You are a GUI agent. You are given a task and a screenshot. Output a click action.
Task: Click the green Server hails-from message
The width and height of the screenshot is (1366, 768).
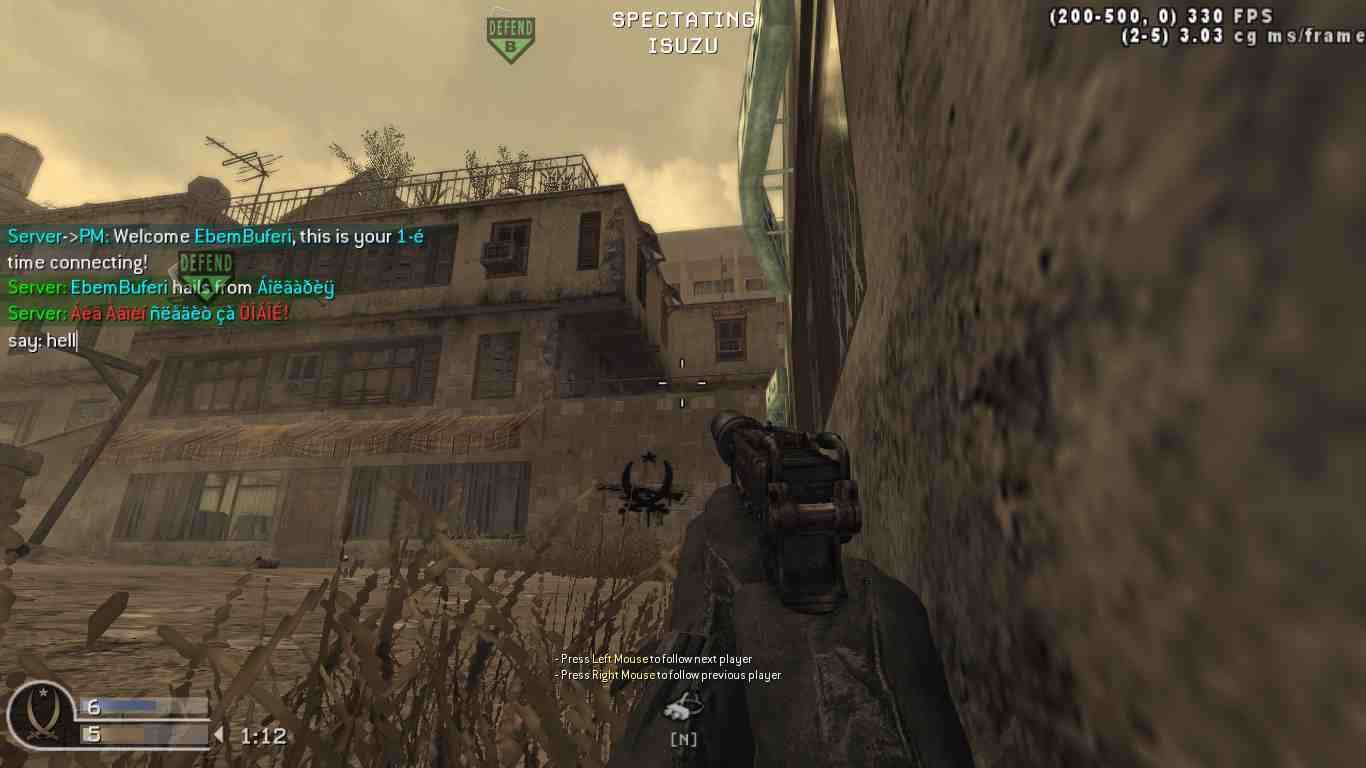[170, 287]
